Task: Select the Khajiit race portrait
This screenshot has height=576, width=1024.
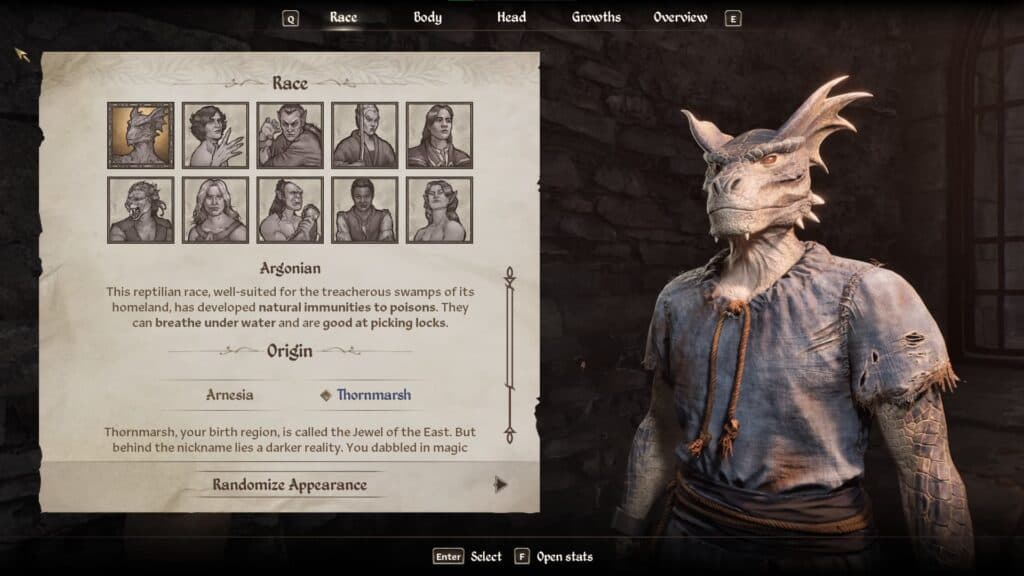Action: coord(140,210)
